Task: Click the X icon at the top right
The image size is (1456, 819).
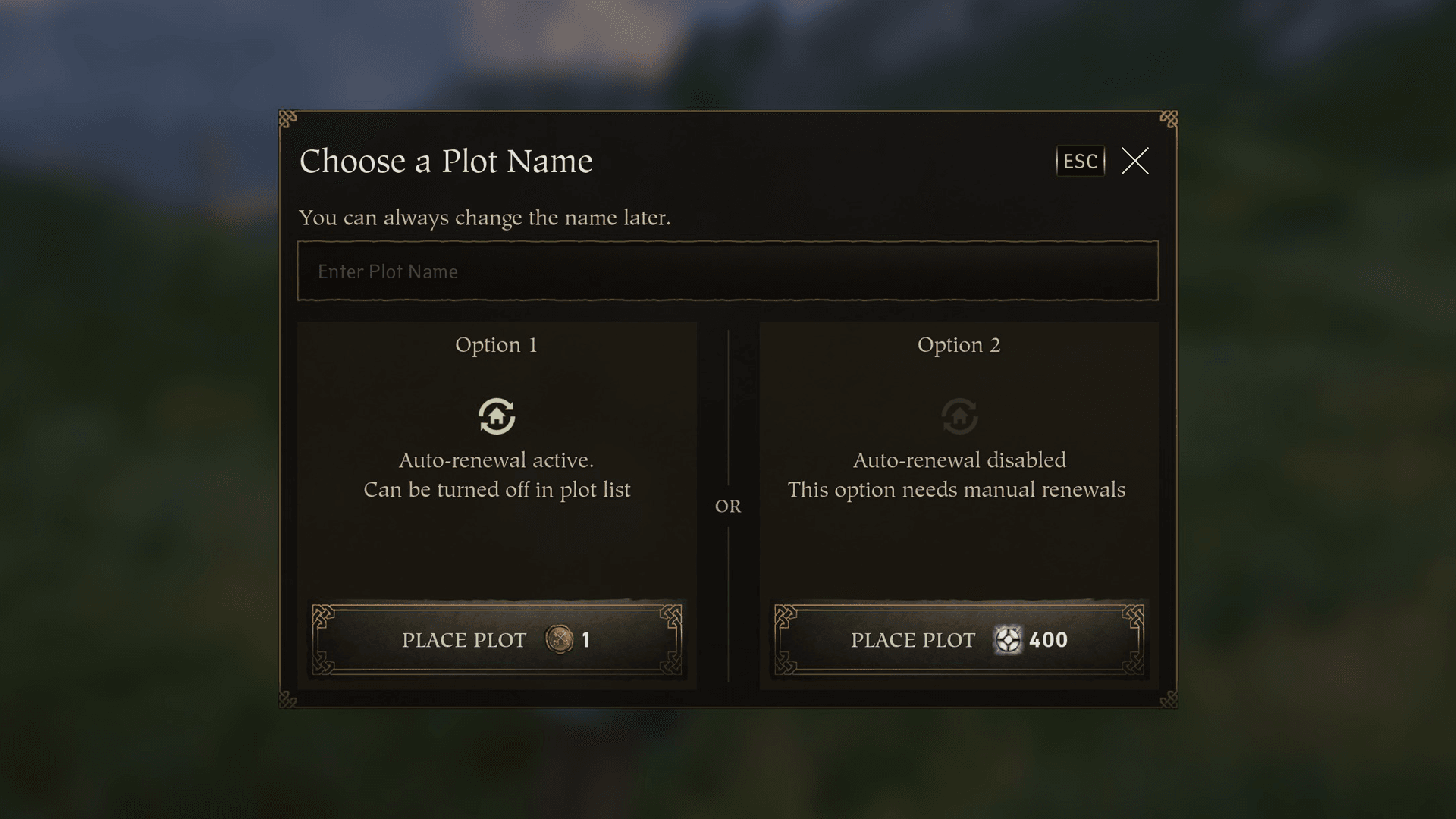Action: 1134,161
